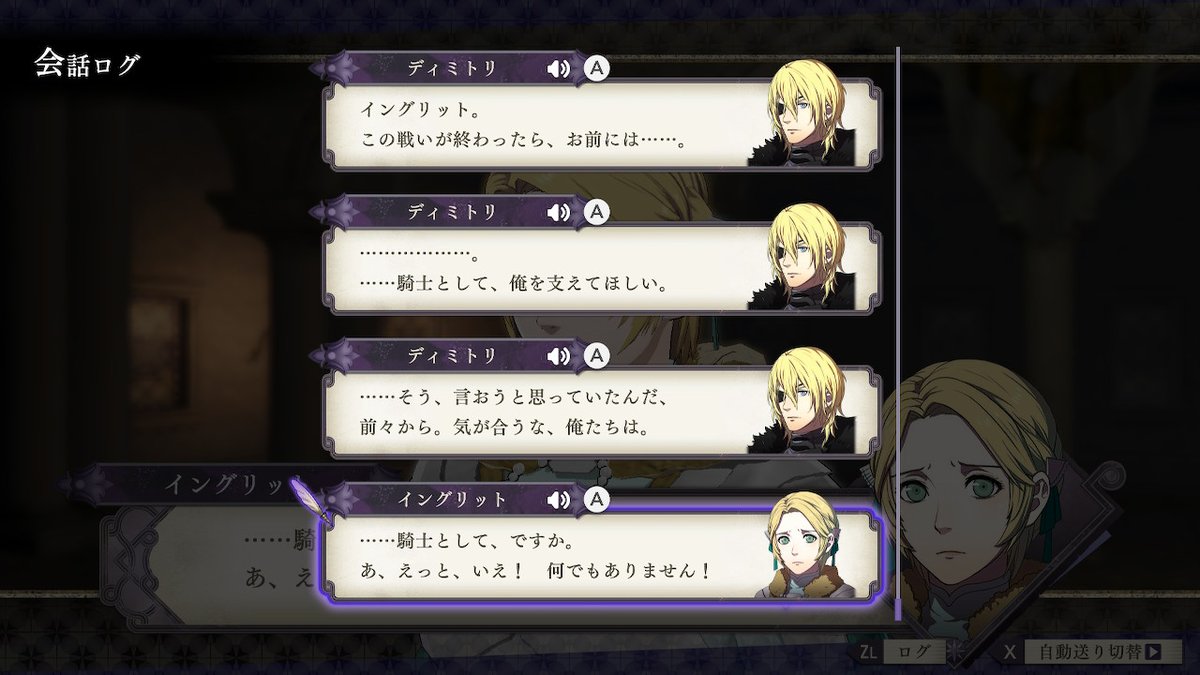Replay audio for "気が合うな、俺たちは" line
Viewport: 1200px width, 675px height.
pyautogui.click(x=558, y=355)
